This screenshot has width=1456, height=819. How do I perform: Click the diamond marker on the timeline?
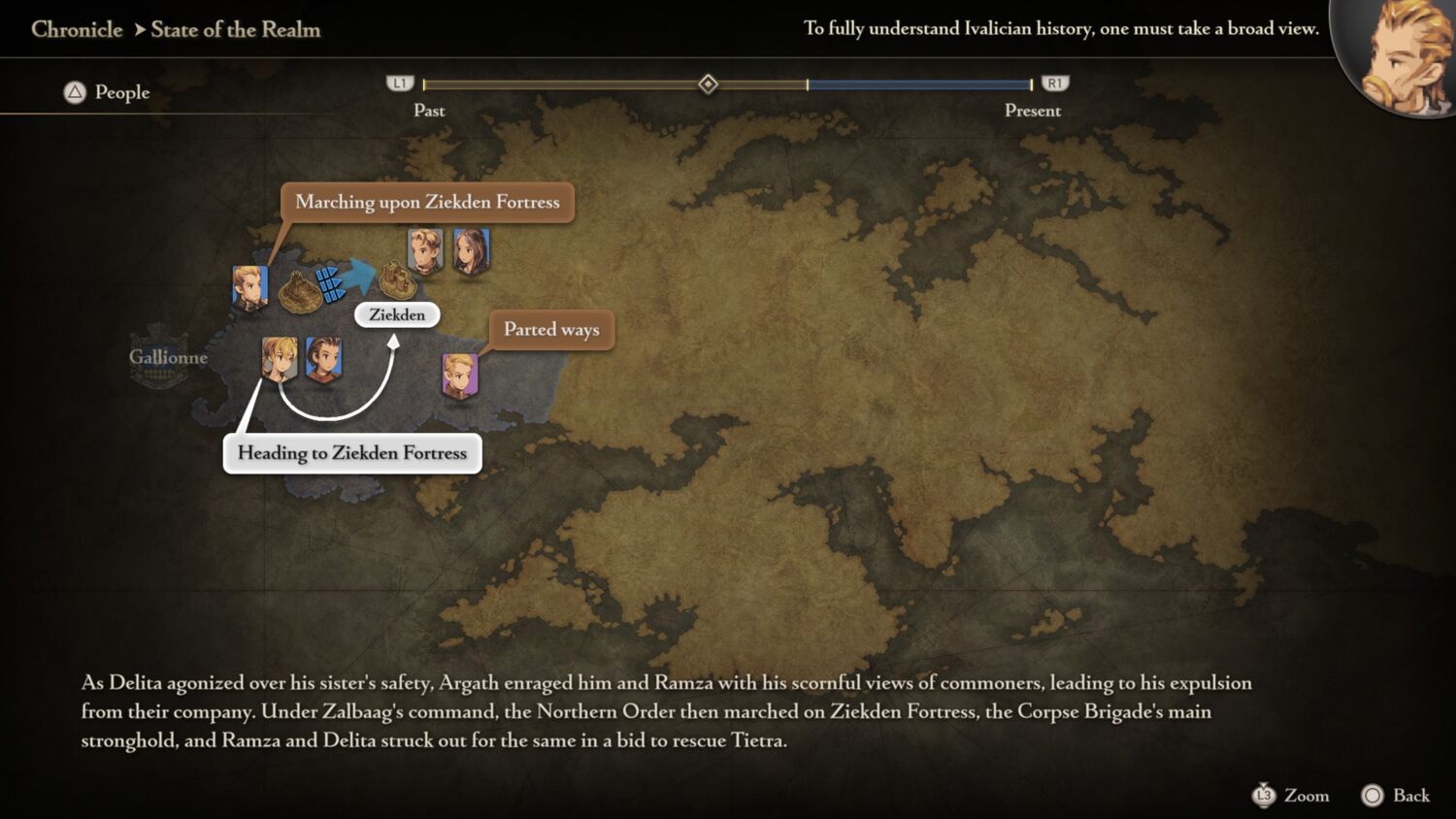click(708, 84)
